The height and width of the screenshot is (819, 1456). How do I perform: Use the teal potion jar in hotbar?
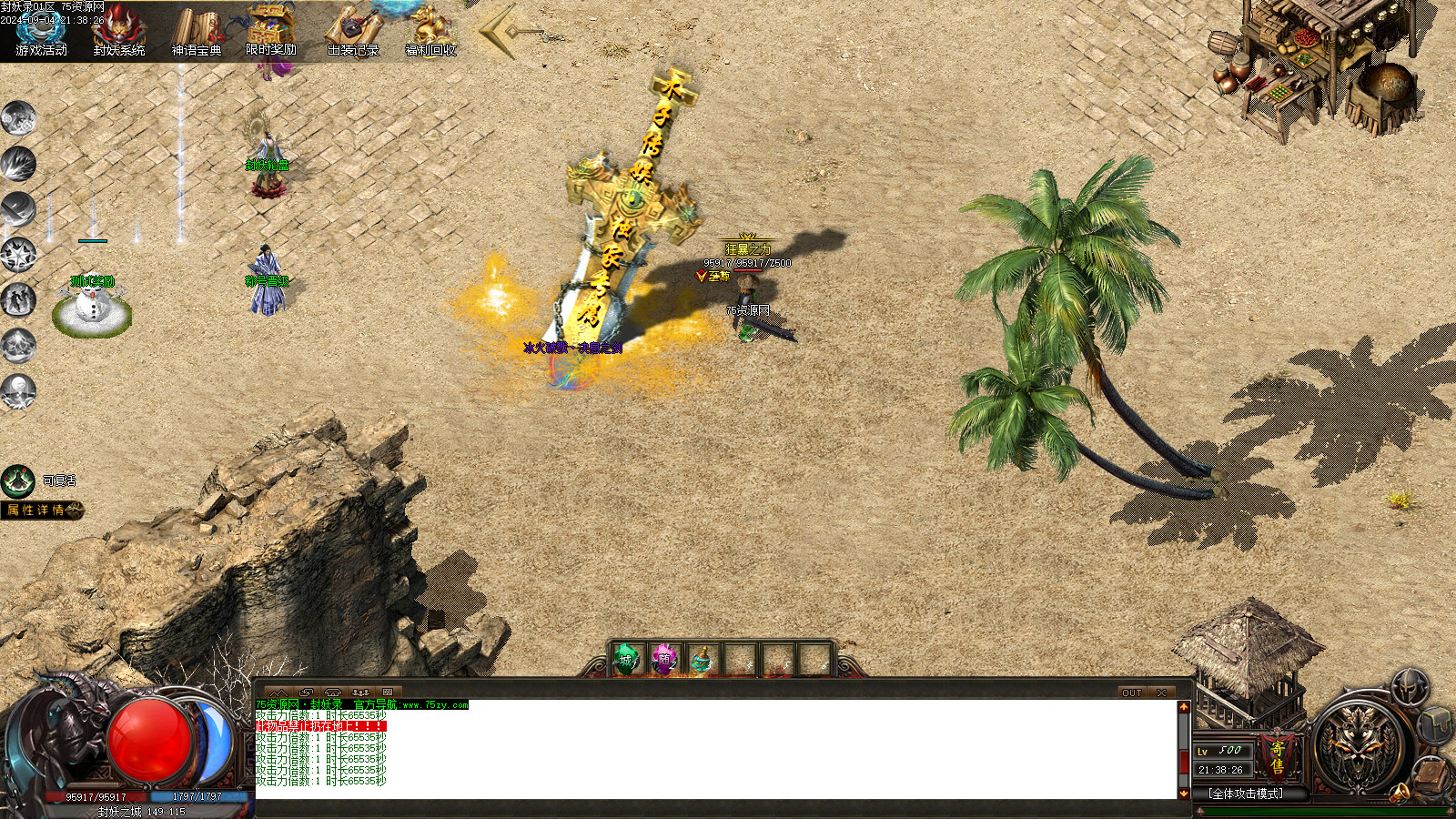[x=701, y=660]
